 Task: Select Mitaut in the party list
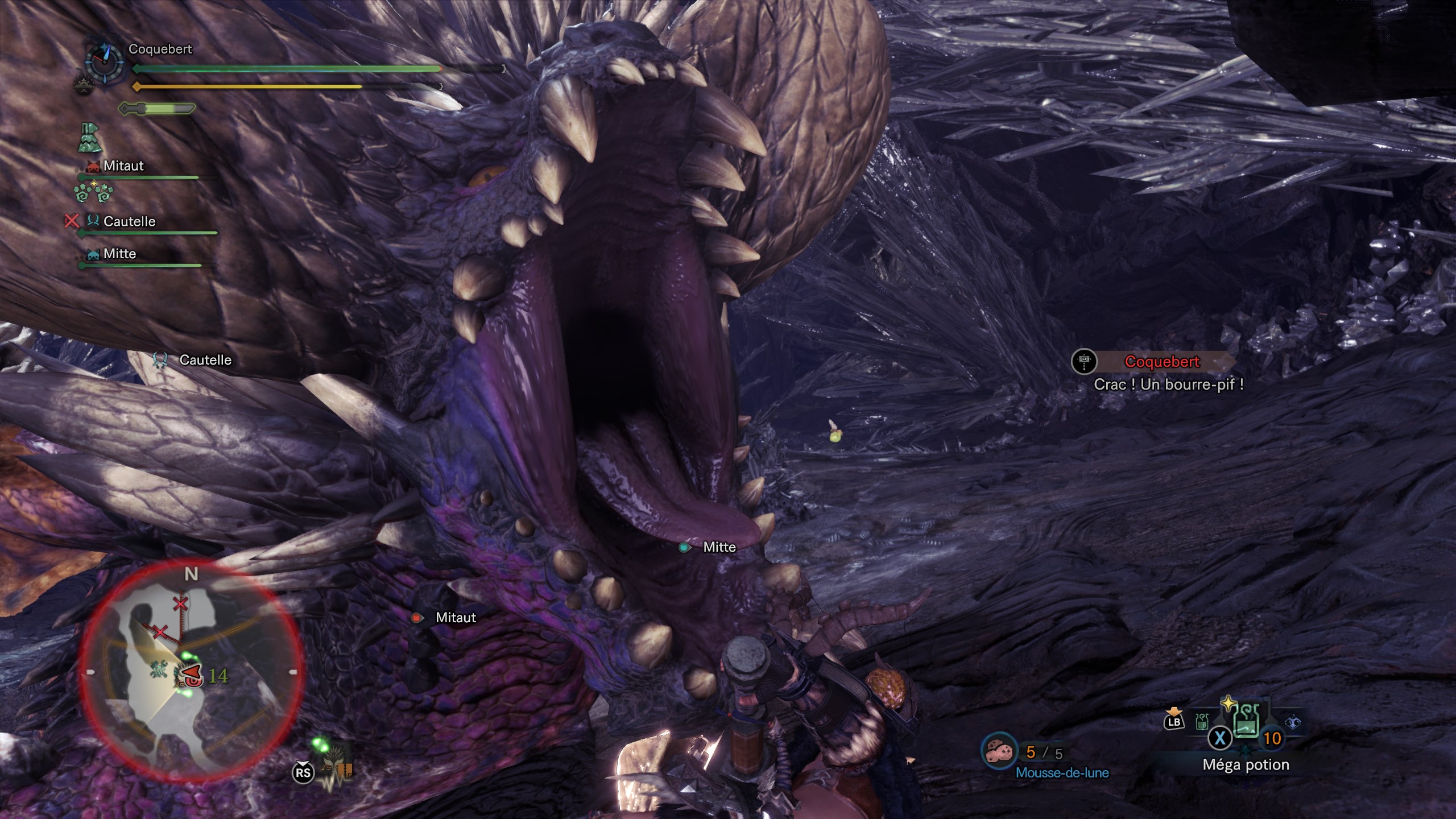(x=123, y=166)
